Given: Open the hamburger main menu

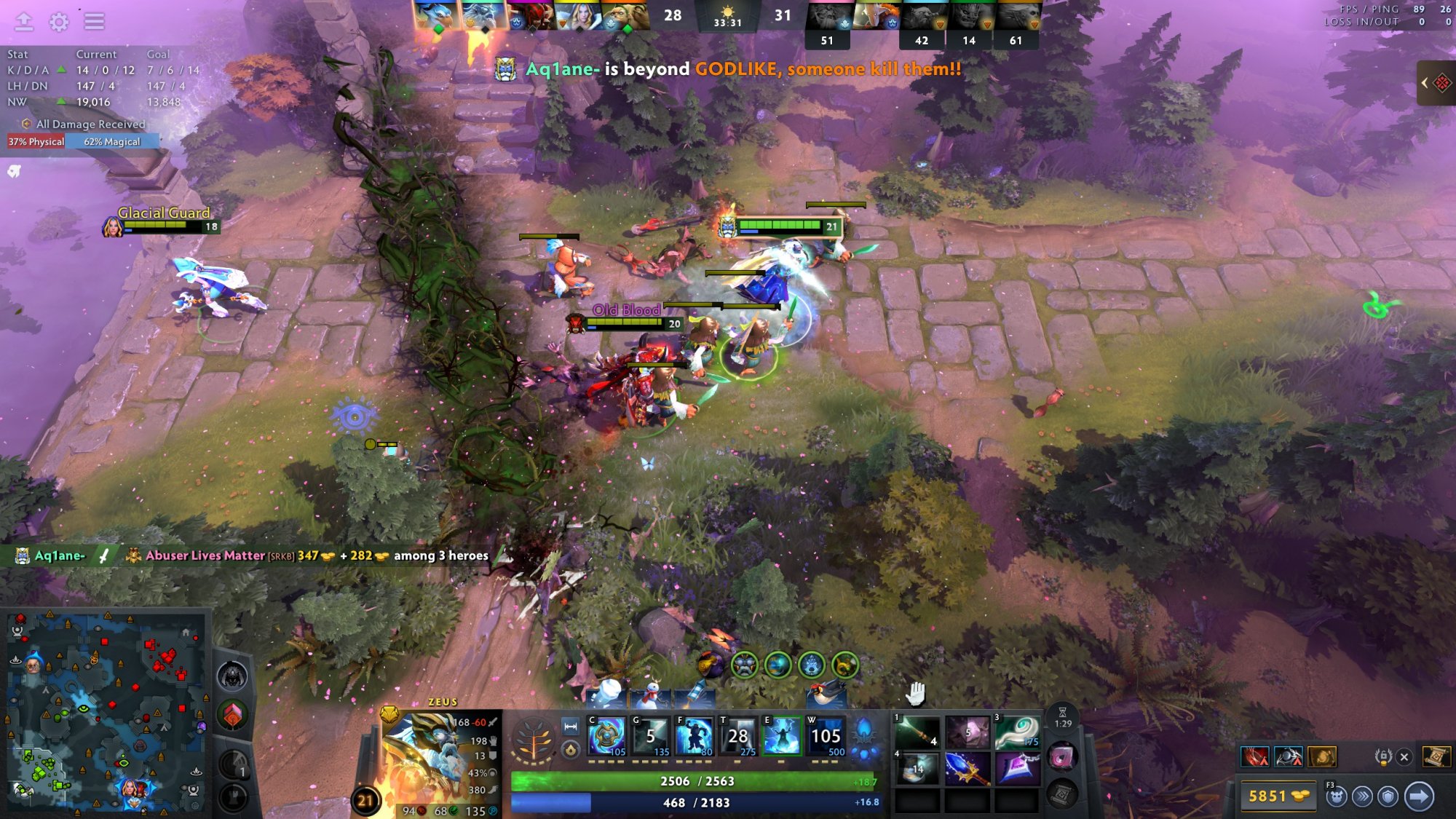Looking at the screenshot, I should click(x=94, y=22).
